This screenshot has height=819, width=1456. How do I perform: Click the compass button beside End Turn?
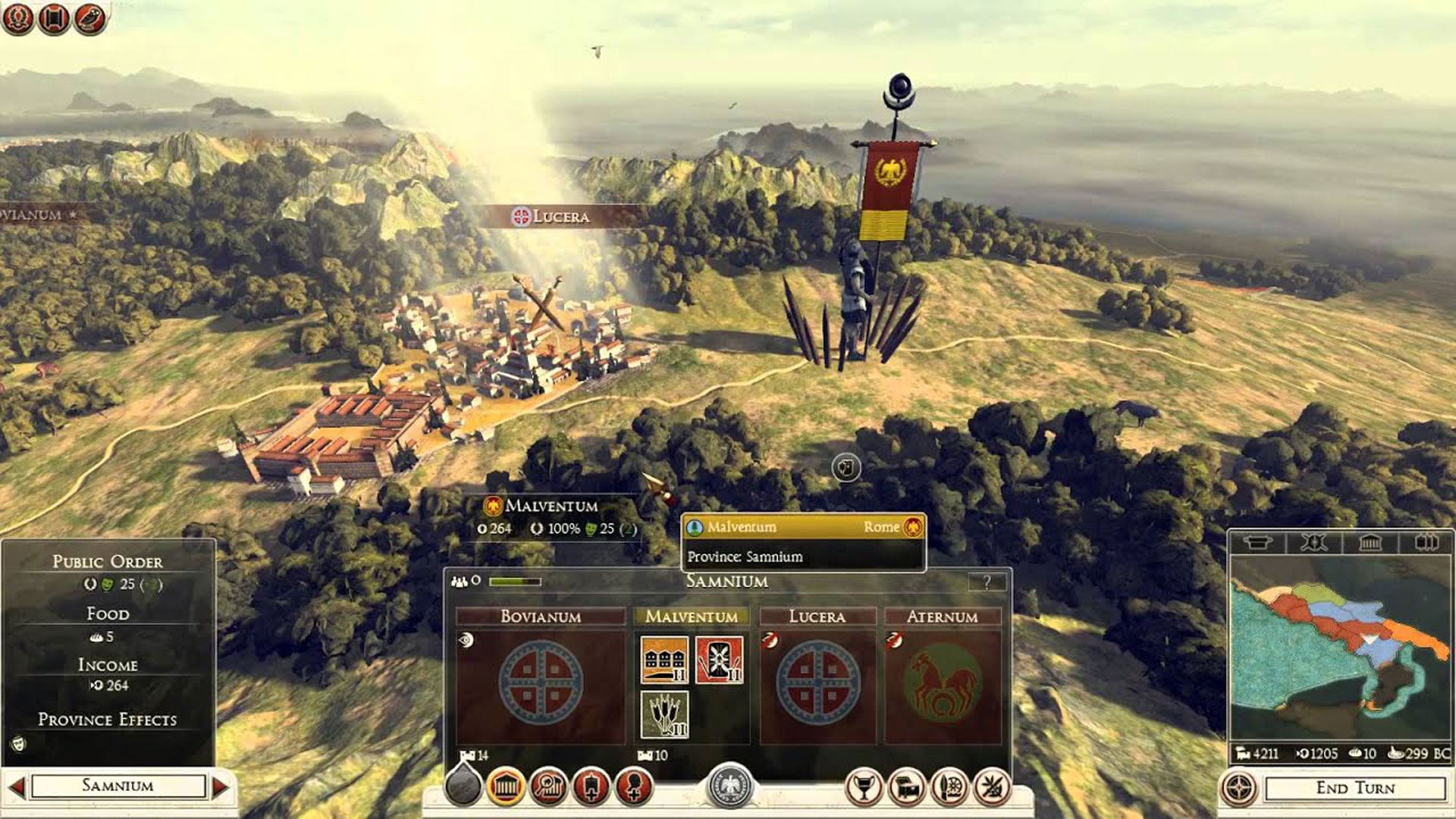coord(1238,788)
